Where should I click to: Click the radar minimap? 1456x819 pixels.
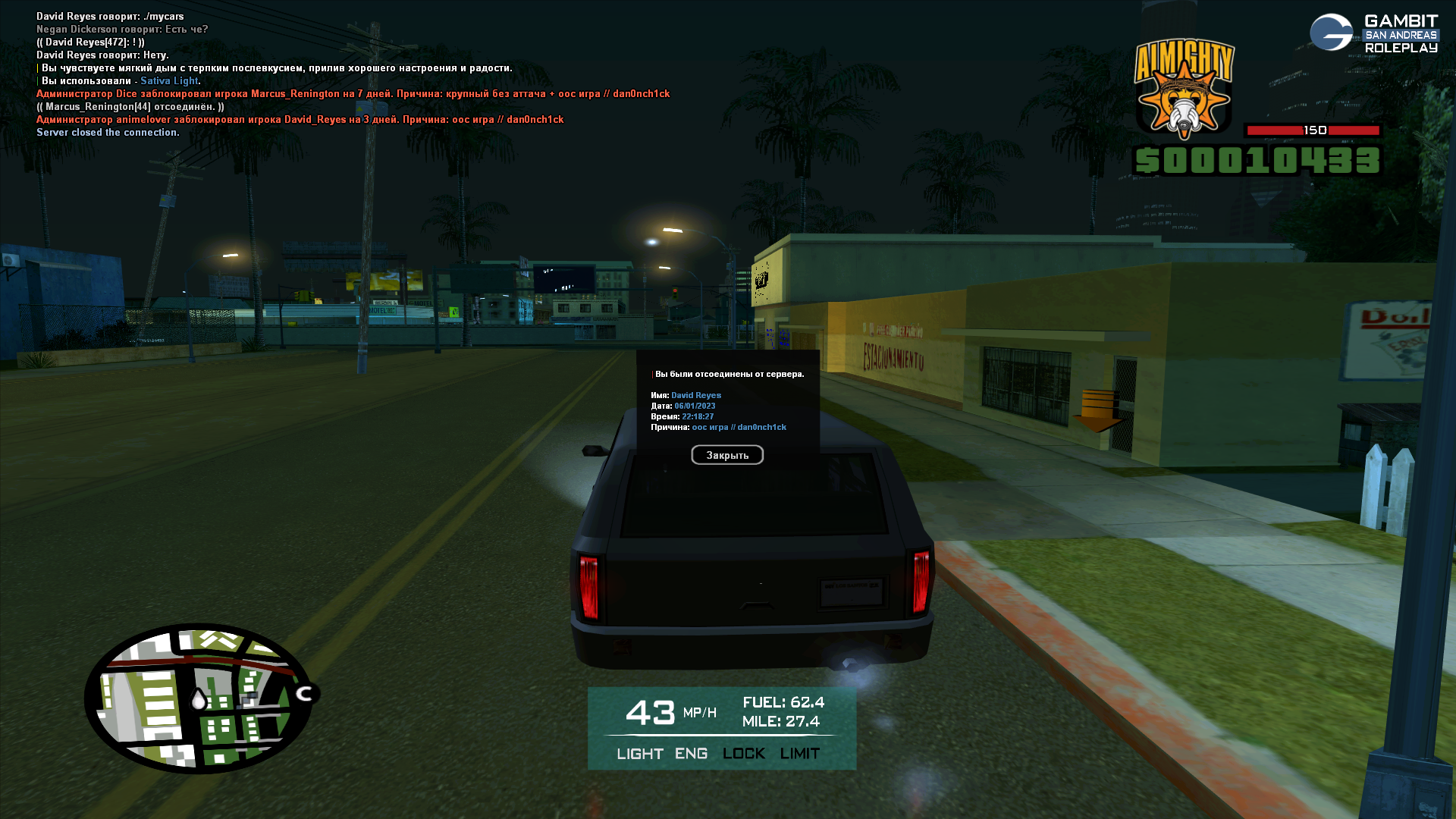pos(199,698)
